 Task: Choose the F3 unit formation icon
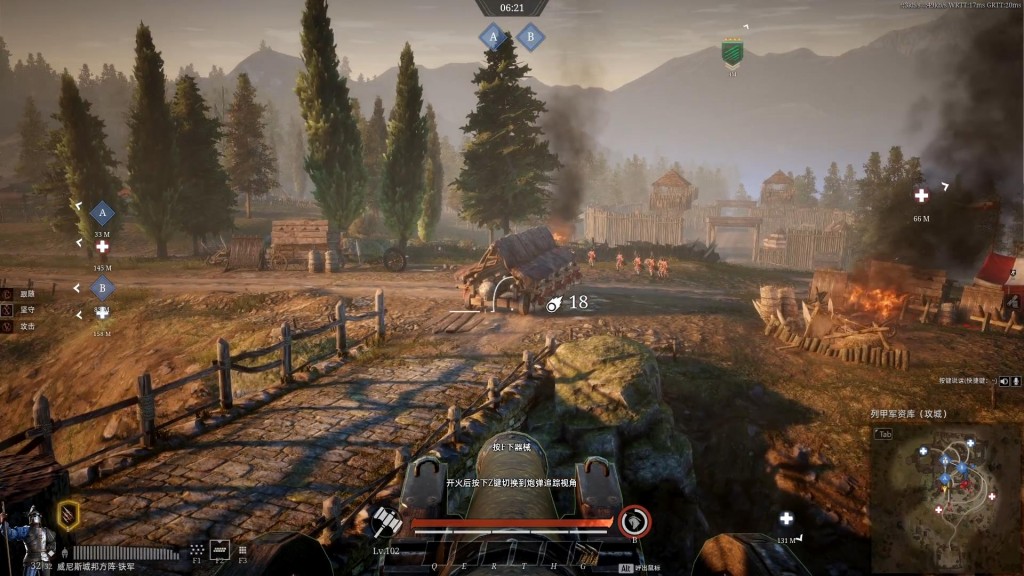point(242,549)
